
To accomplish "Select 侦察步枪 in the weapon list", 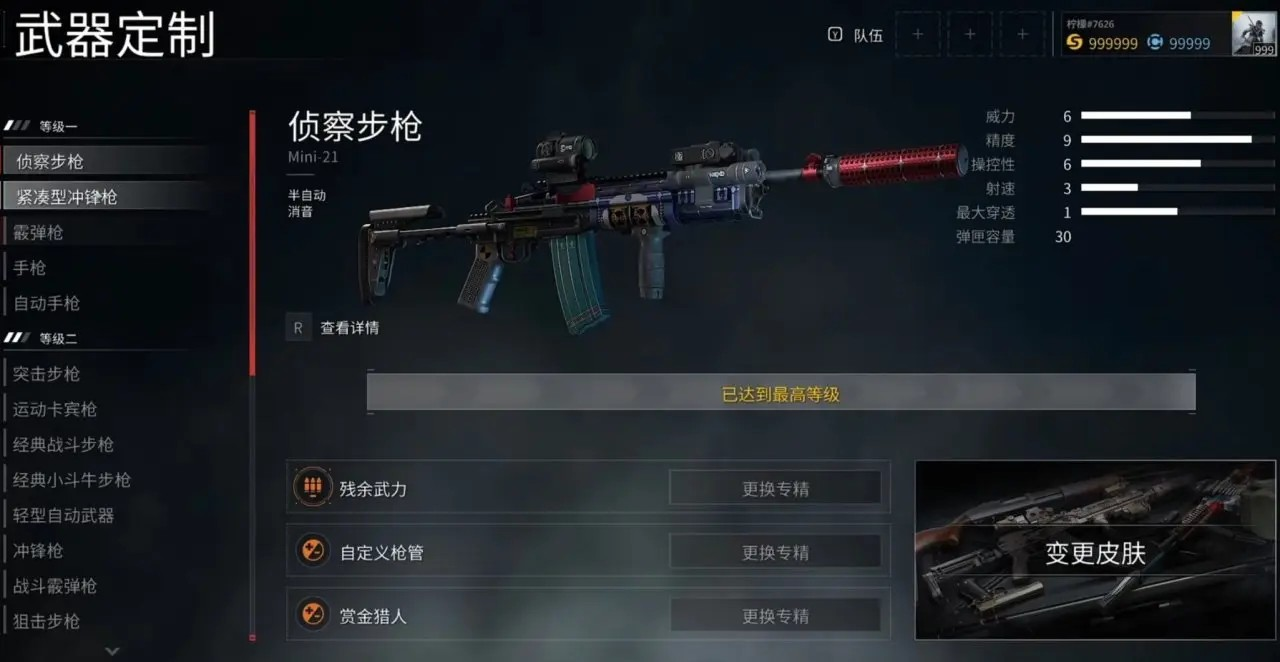I will click(50, 162).
